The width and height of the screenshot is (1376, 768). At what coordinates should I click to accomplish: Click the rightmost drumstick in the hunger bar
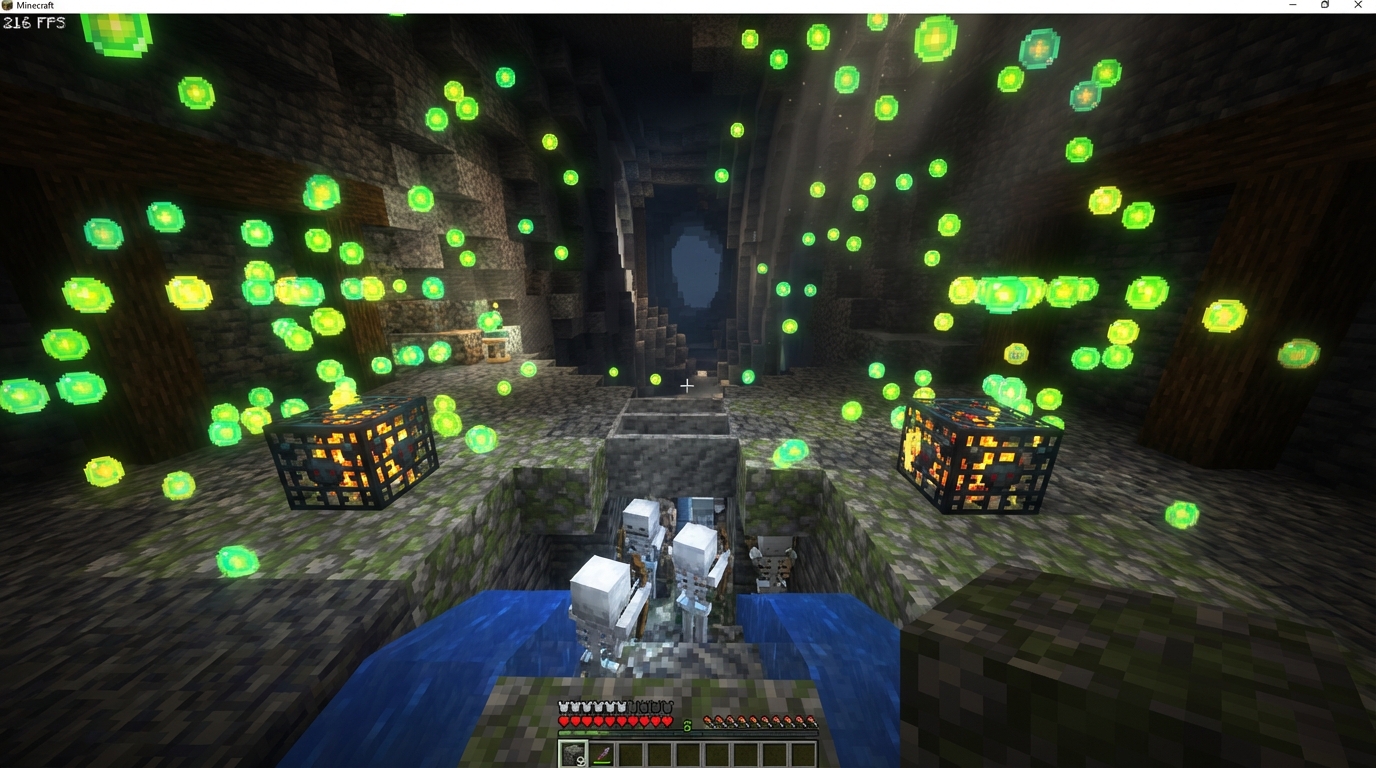(811, 722)
